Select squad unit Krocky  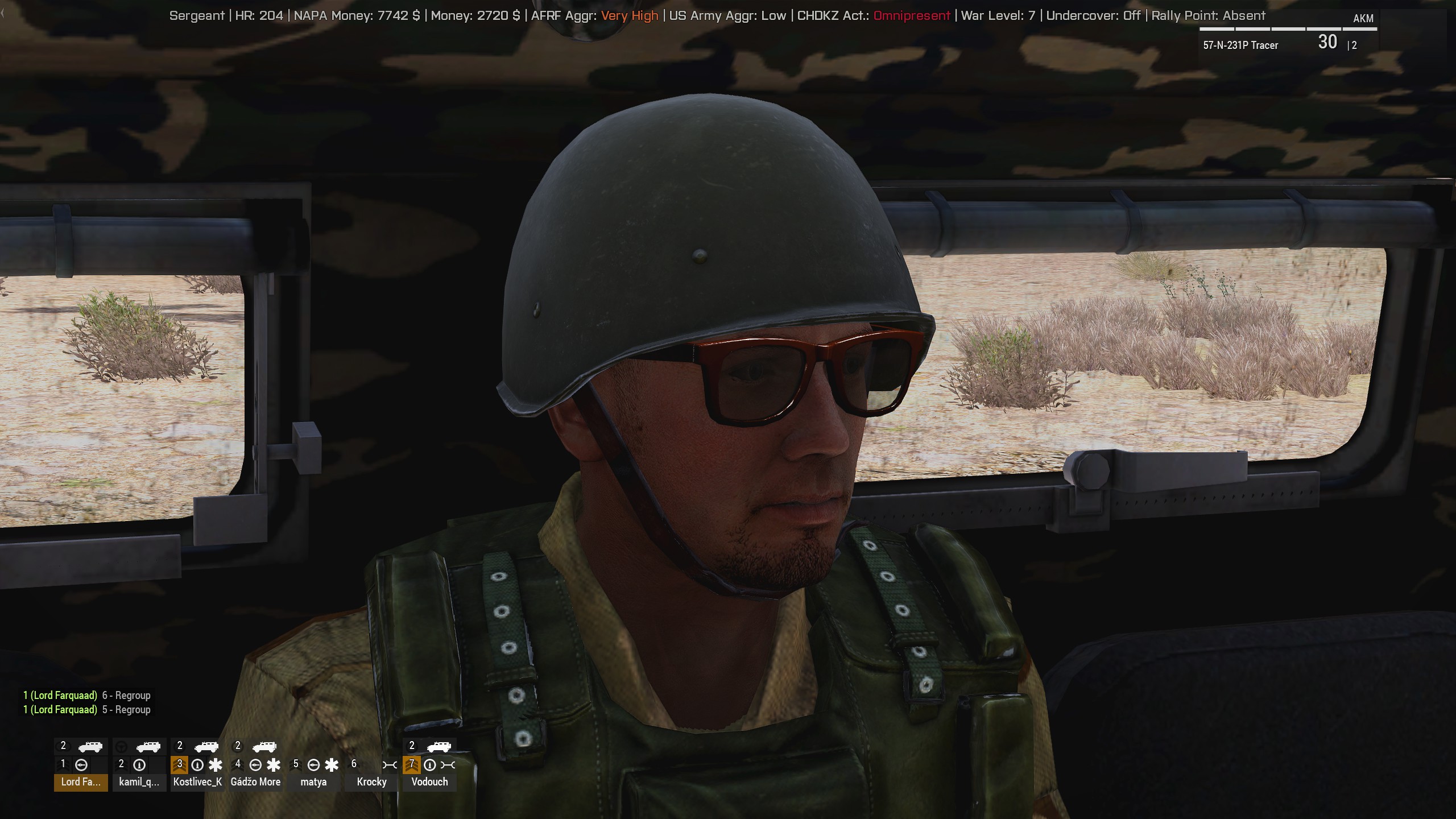pos(371,781)
